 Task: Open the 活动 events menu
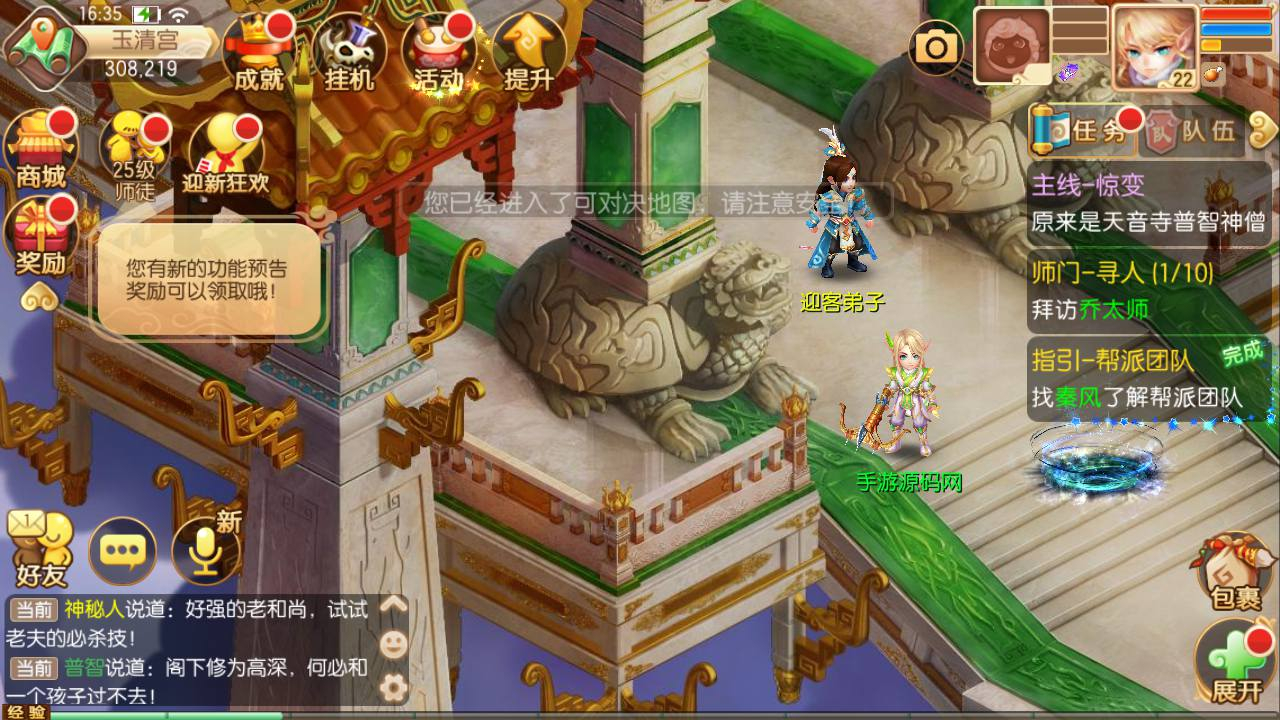[x=438, y=54]
